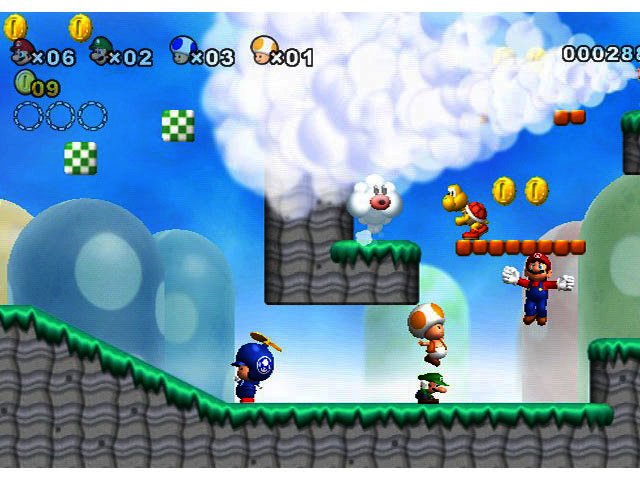This screenshot has width=640, height=480.
Task: Click Mario's head lives icon
Action: click(x=21, y=51)
